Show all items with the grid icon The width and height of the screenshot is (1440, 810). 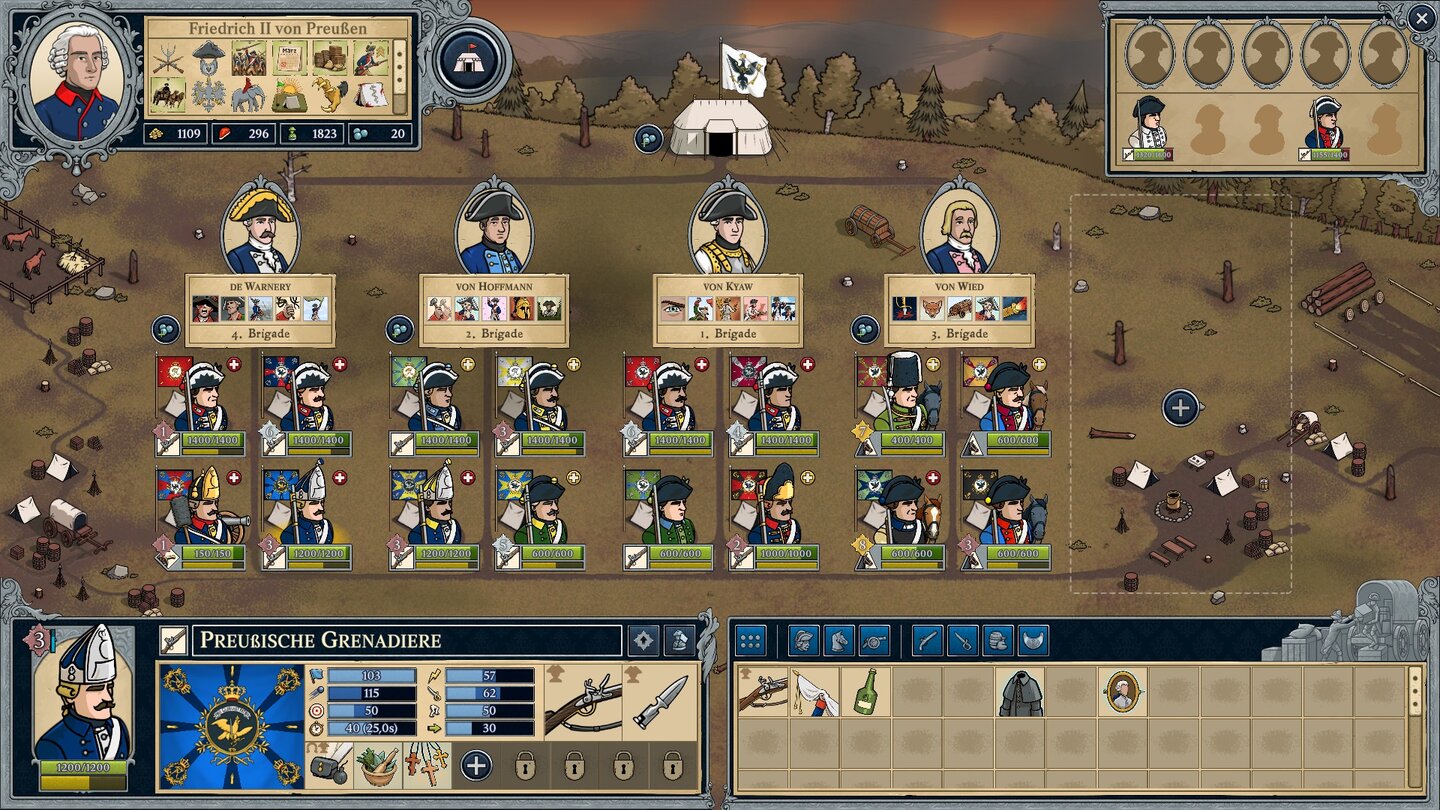tap(749, 640)
